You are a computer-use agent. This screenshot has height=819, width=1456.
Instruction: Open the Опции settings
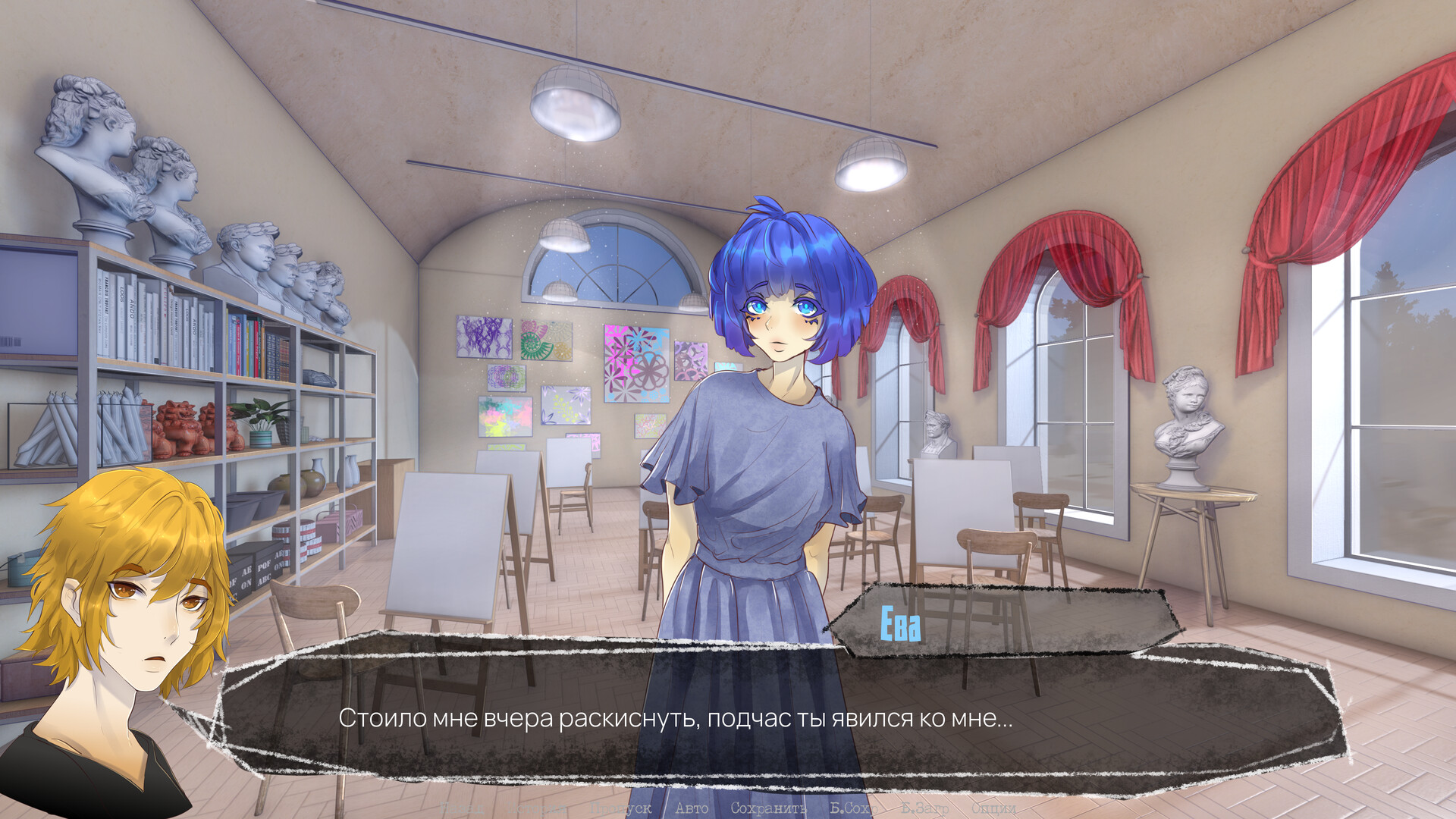993,808
